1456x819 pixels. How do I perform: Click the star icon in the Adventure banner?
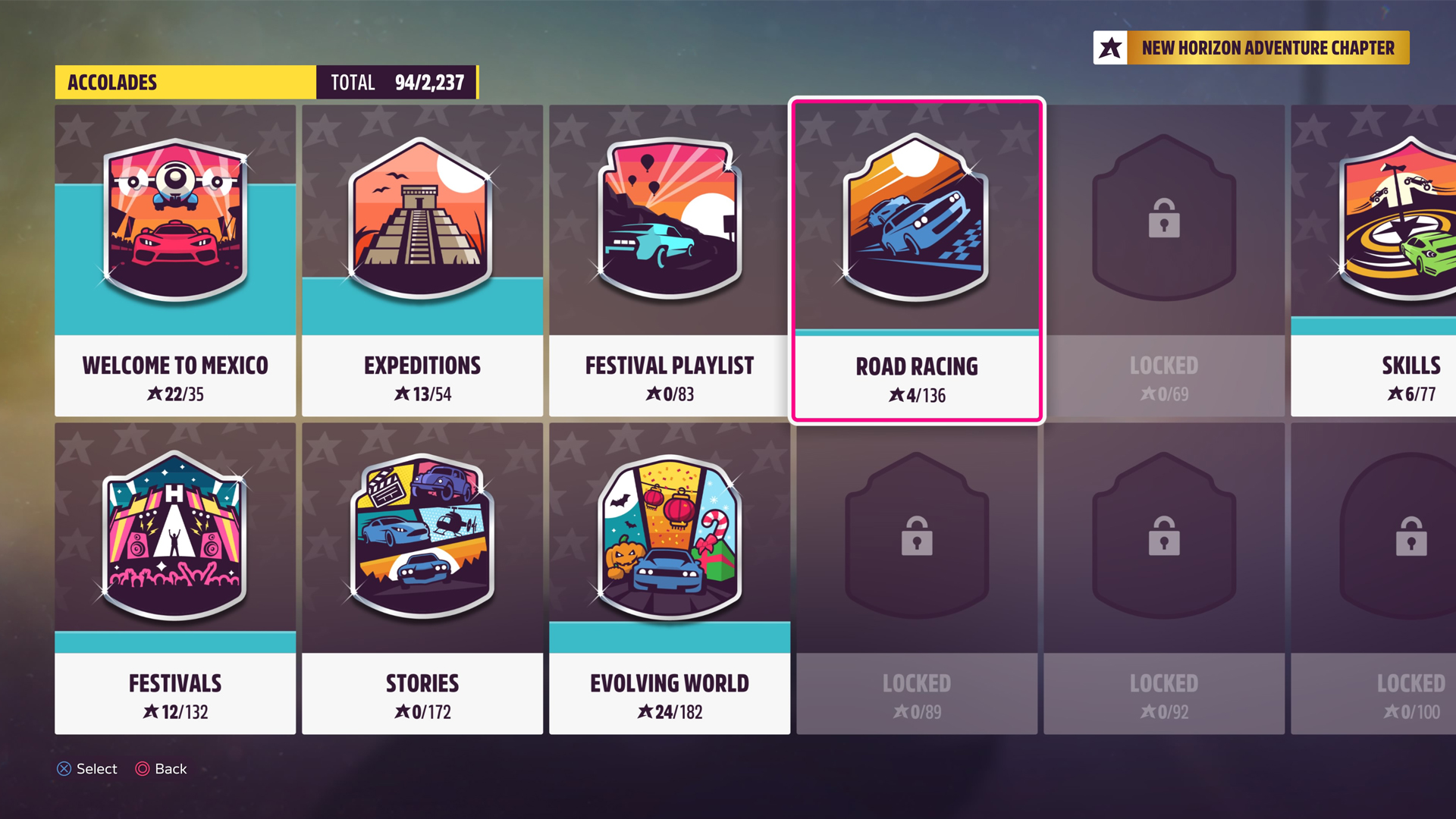[x=1109, y=47]
